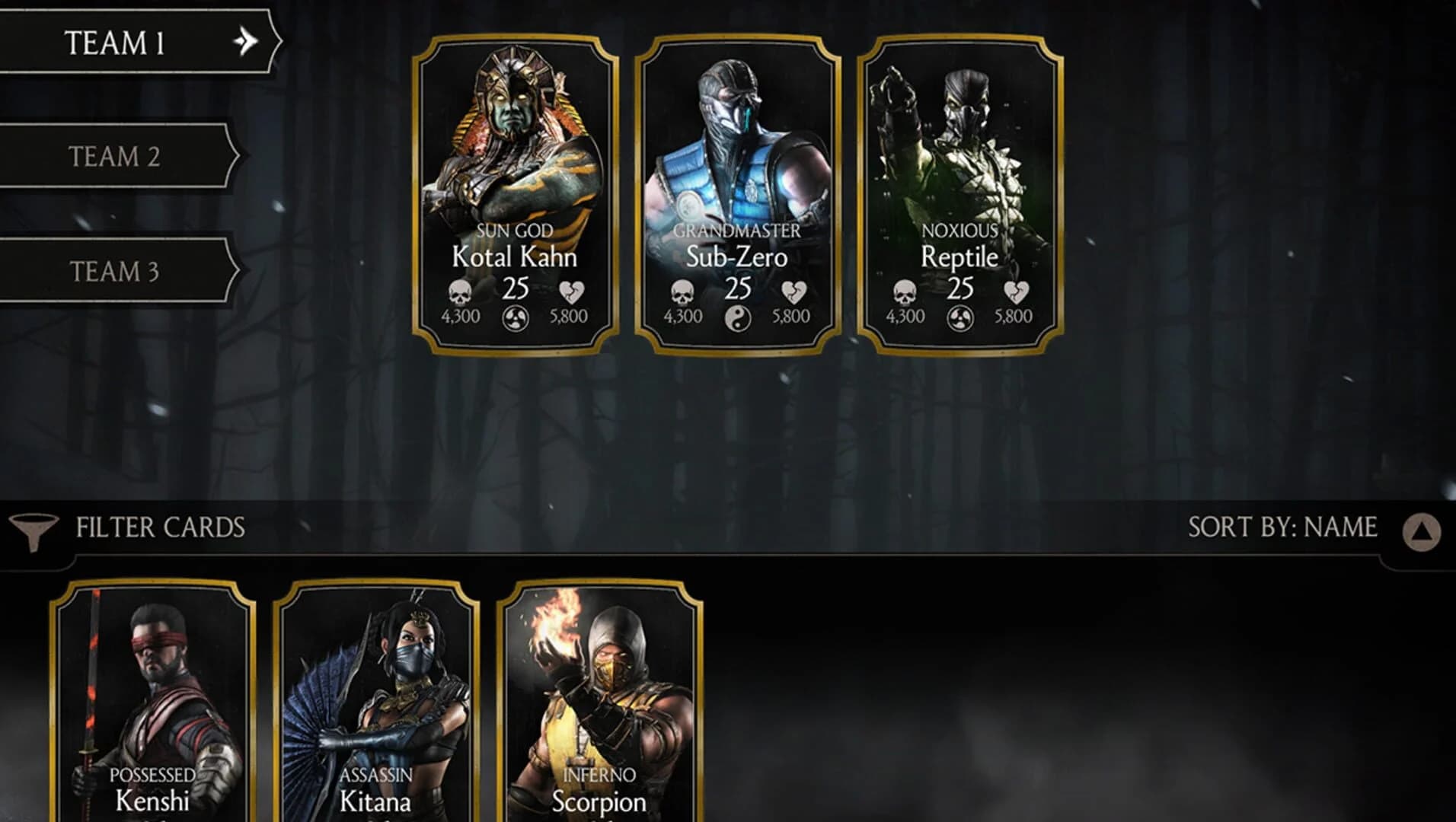Select Sun God Kotal Kahn's card
This screenshot has width=1456, height=822.
pyautogui.click(x=514, y=194)
